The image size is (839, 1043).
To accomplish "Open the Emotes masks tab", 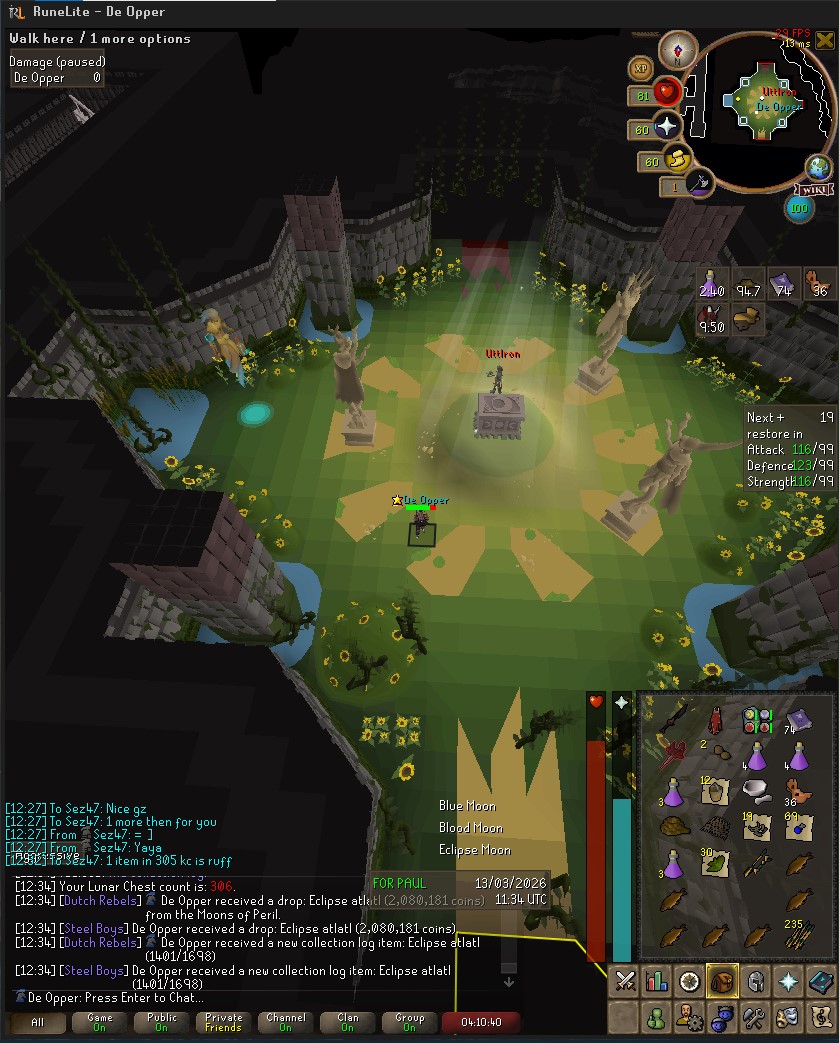I will 787,1018.
